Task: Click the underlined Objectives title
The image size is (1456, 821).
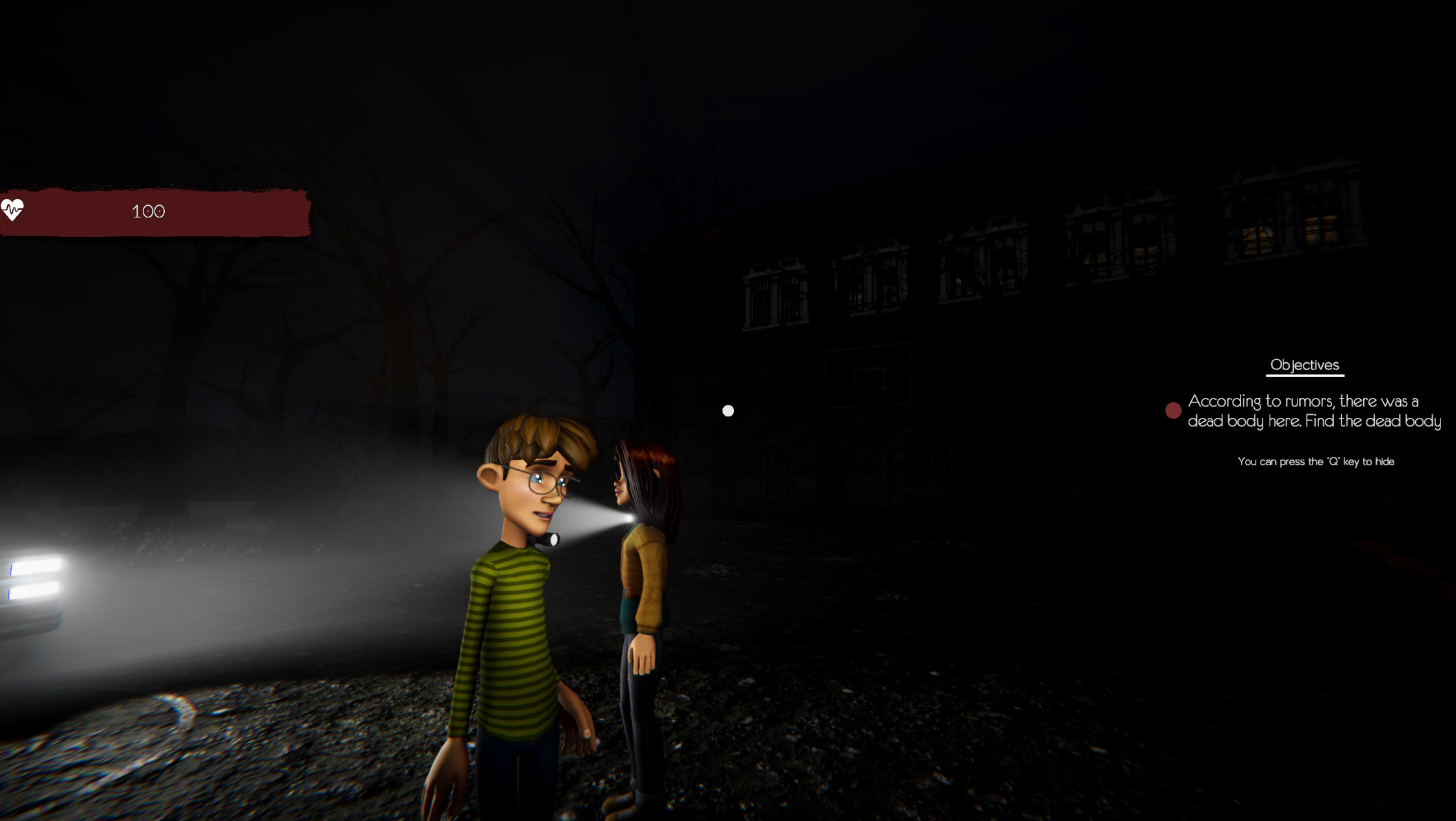Action: tap(1304, 364)
